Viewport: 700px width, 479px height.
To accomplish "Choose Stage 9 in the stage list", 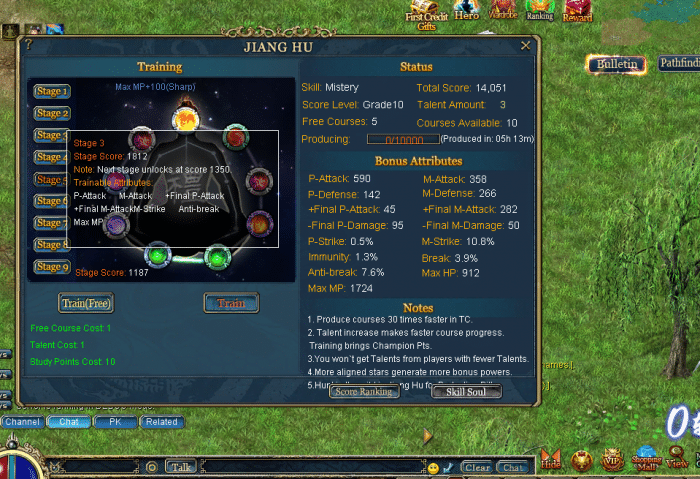I will tap(52, 267).
